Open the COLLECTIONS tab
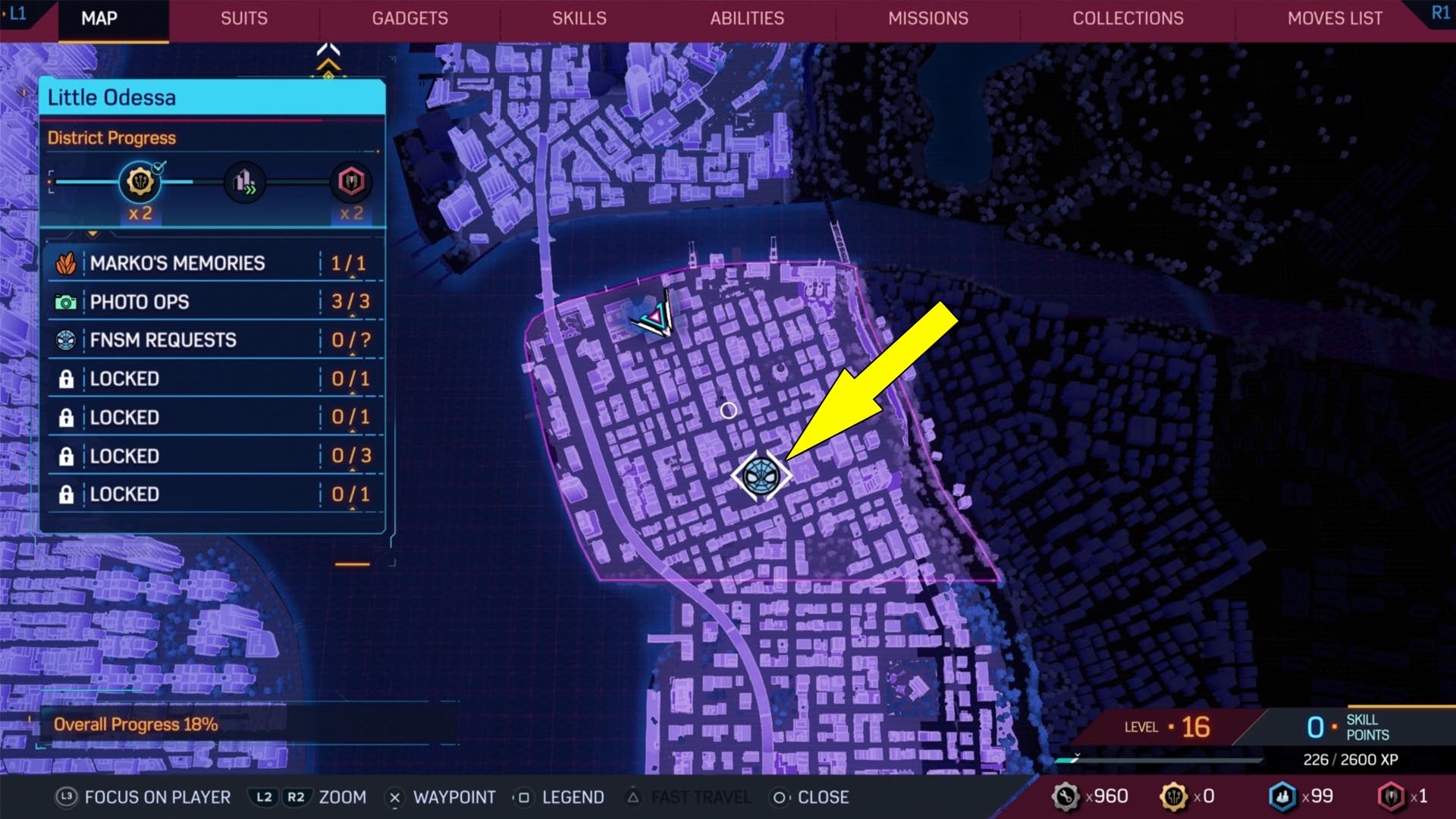This screenshot has height=819, width=1456. [x=1128, y=19]
